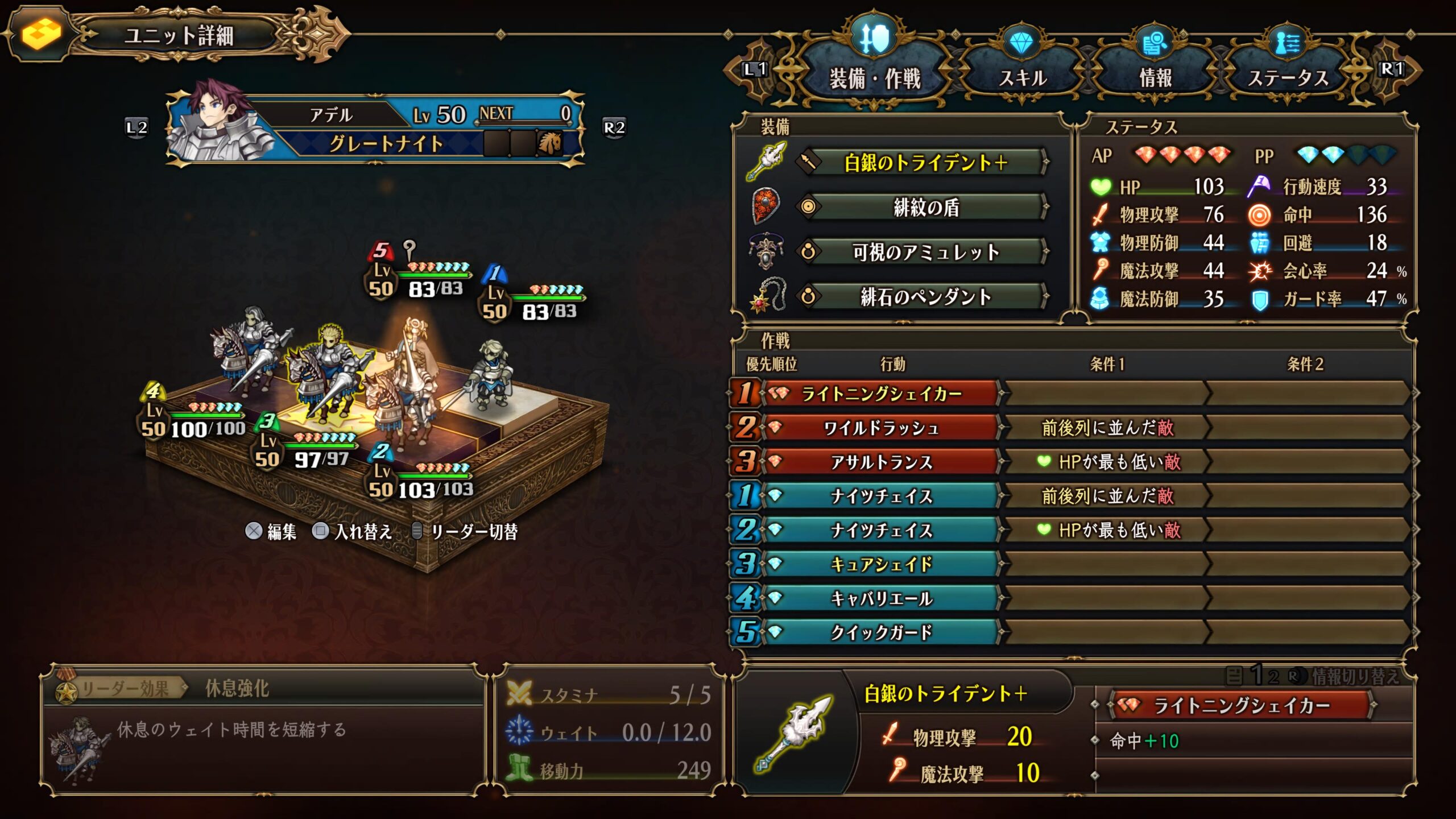The height and width of the screenshot is (819, 1456).
Task: Edit ワイルドラッシュ's 前後列に並んだ敵 condition
Action: [1107, 428]
